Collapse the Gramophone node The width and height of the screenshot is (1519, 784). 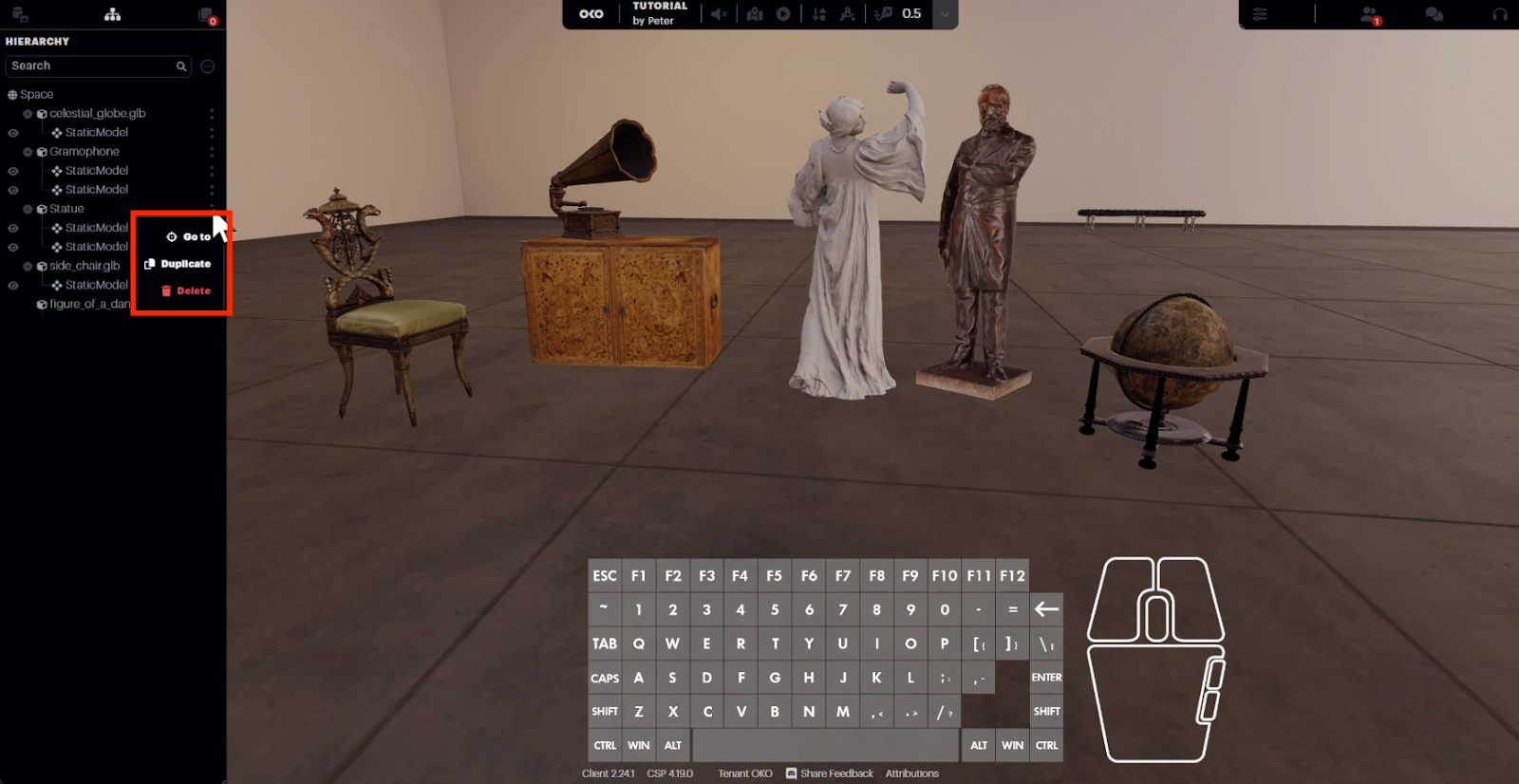tap(28, 152)
